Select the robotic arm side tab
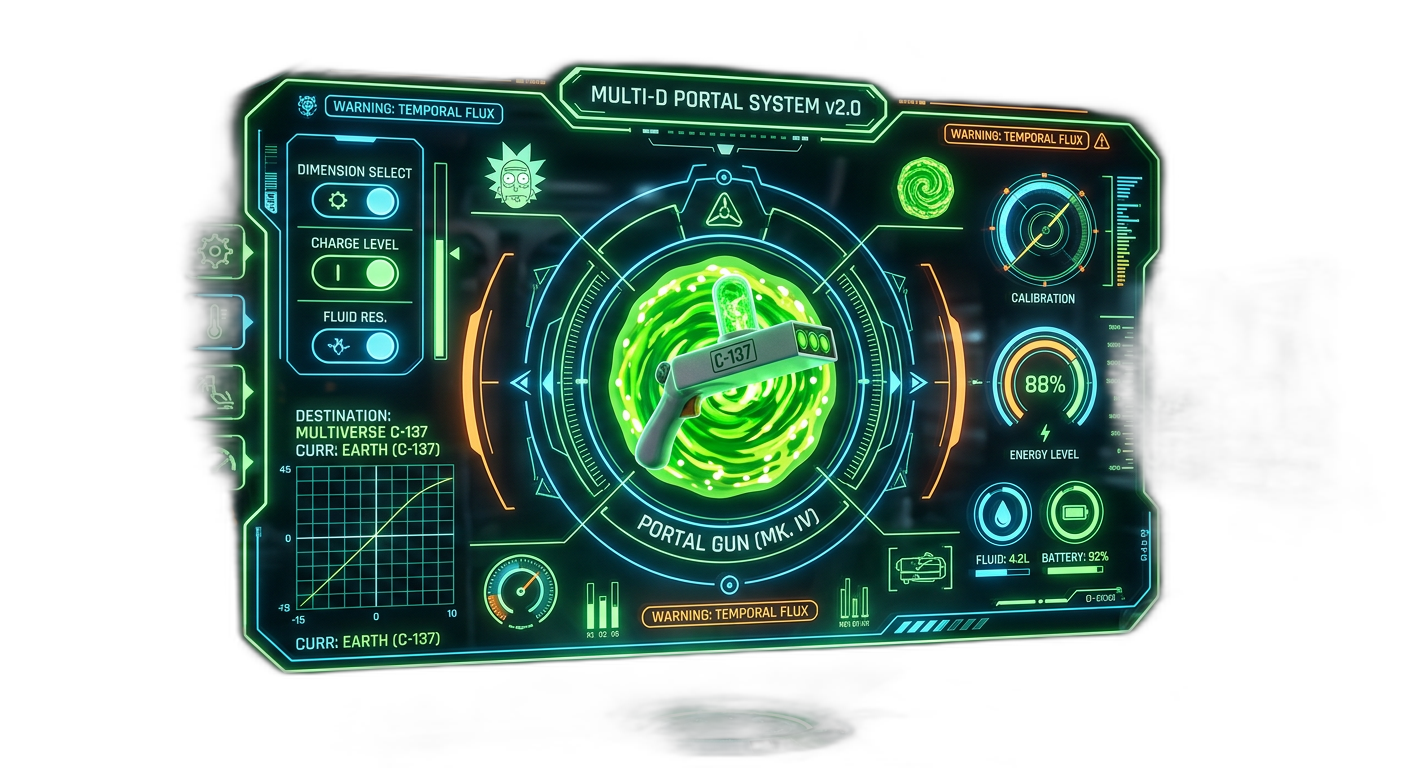Screen dimensions: 1408x768 click(216, 392)
